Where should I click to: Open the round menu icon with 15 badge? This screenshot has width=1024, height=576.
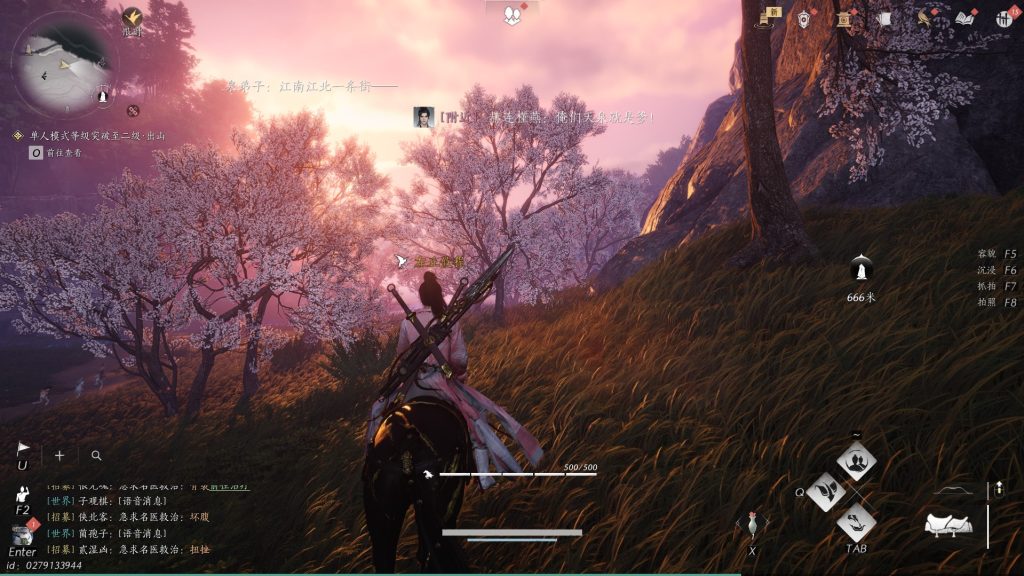point(1004,18)
